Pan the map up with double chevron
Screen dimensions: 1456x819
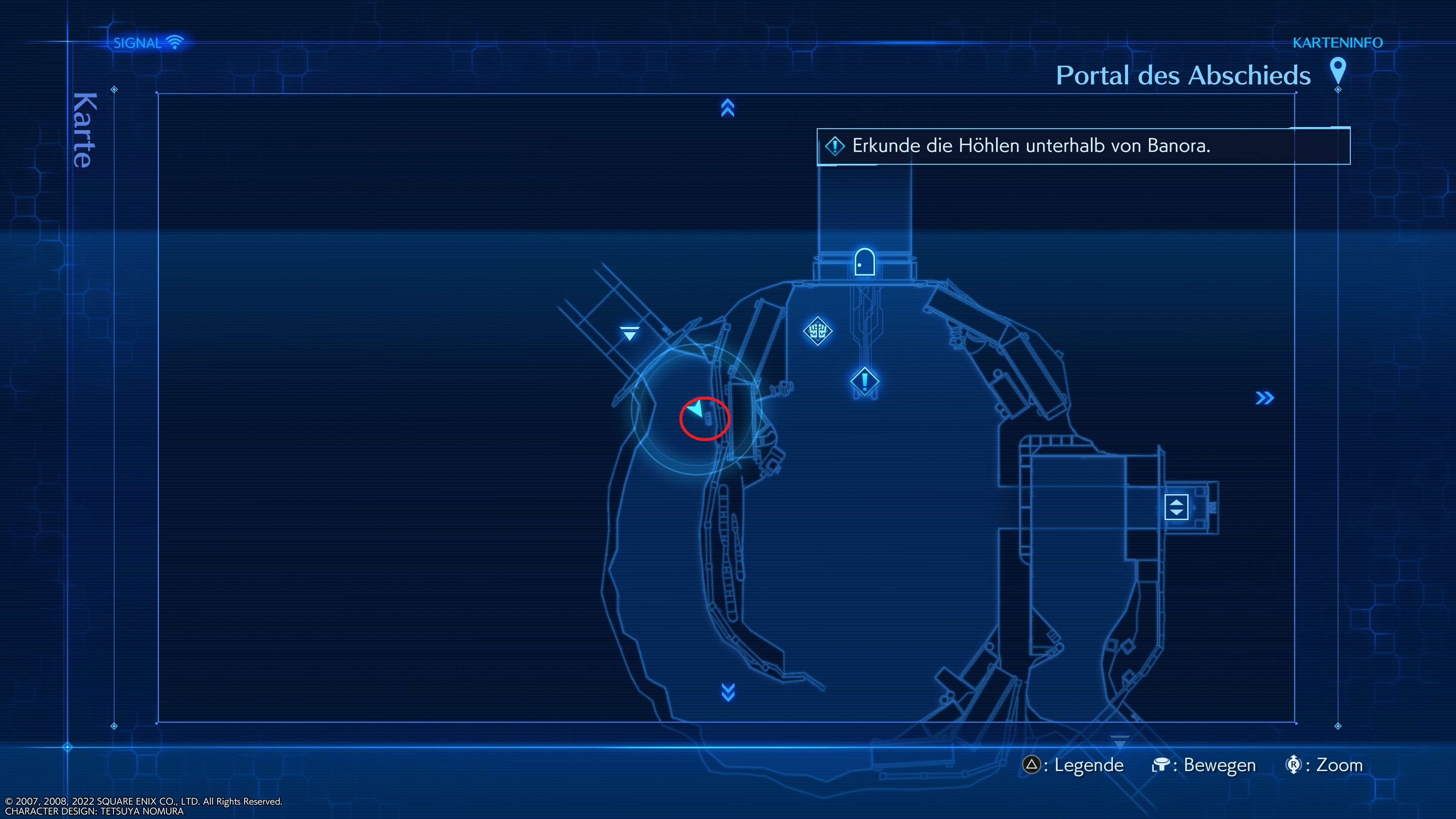(728, 108)
